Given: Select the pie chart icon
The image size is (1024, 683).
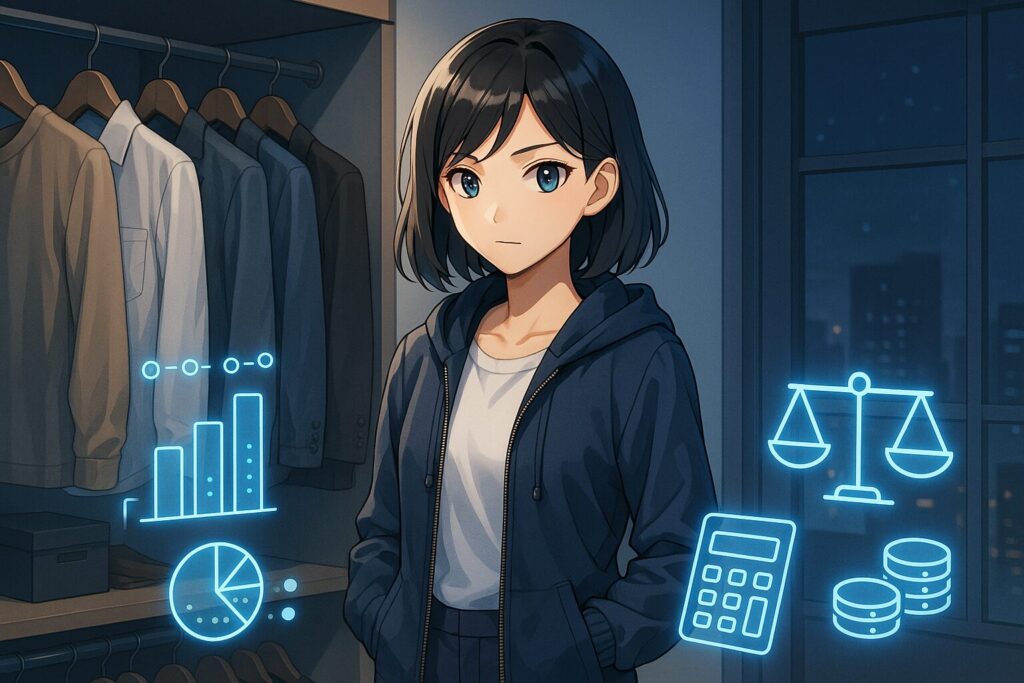Looking at the screenshot, I should pos(216,591).
